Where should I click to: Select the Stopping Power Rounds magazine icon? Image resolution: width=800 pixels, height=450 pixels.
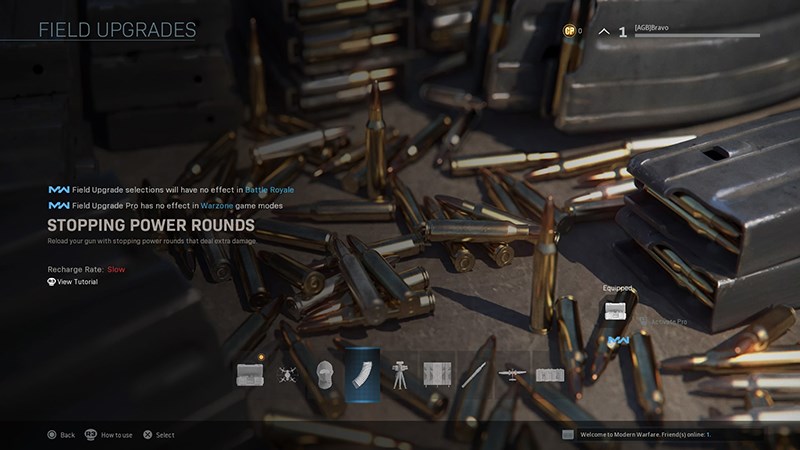point(361,375)
